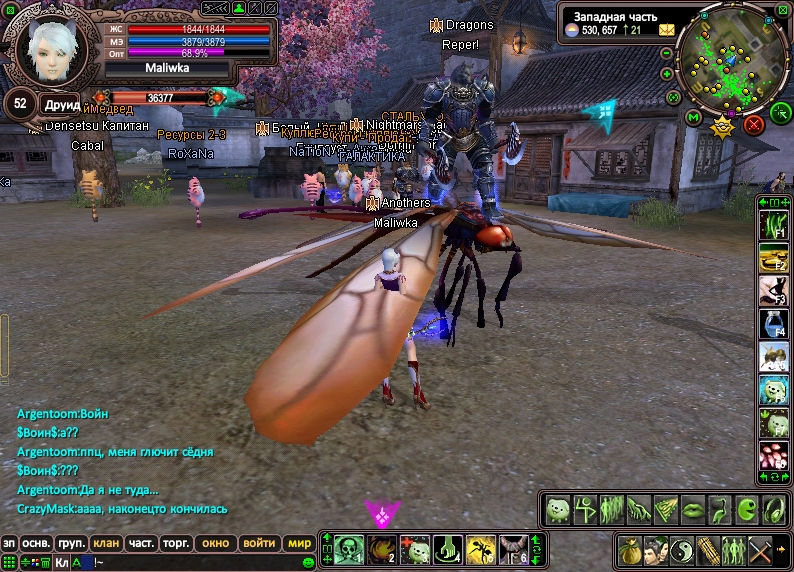Zoom in the minimap with the plus button
The width and height of the screenshot is (794, 572).
(667, 74)
